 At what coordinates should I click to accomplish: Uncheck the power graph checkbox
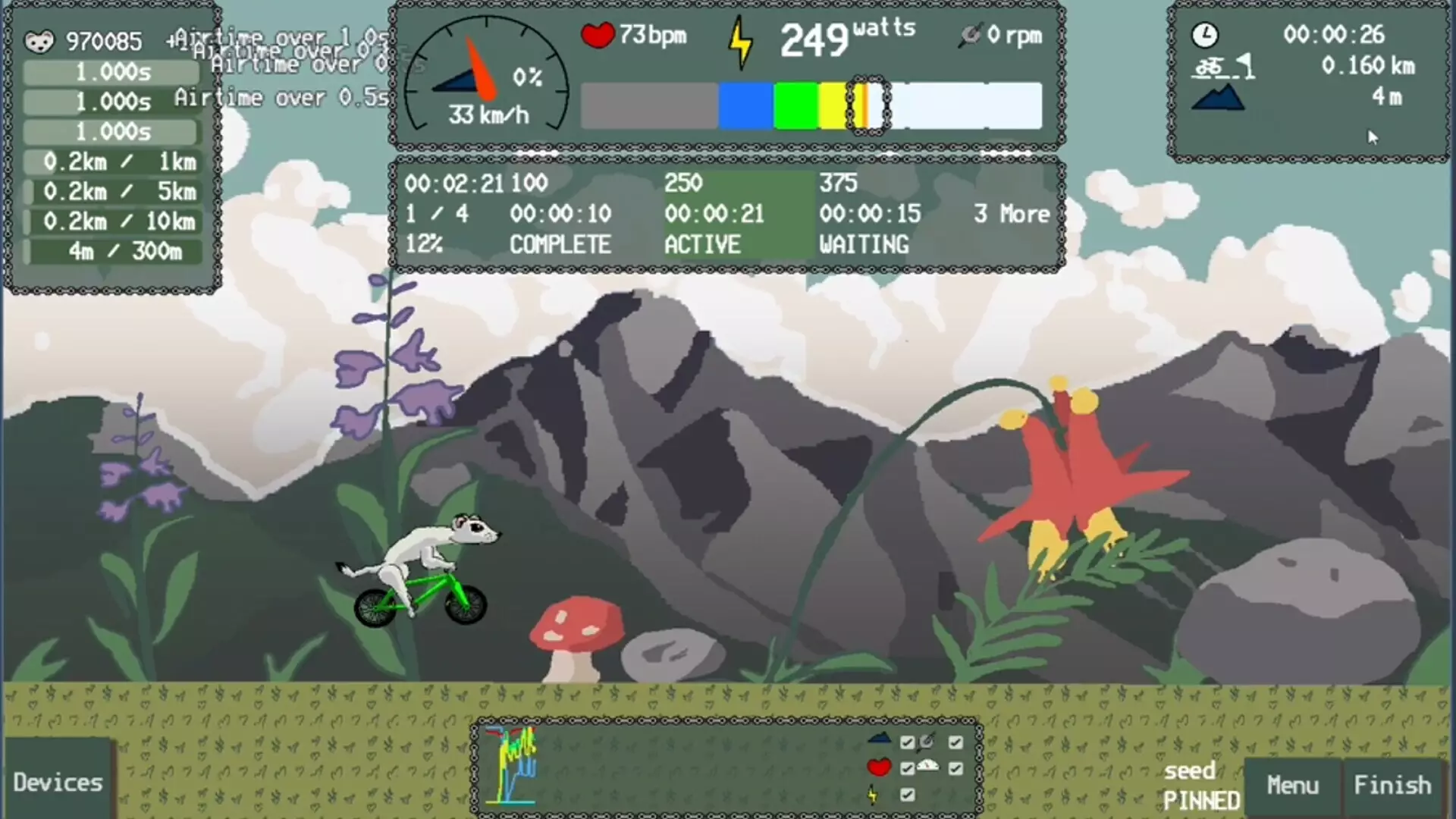pyautogui.click(x=907, y=795)
